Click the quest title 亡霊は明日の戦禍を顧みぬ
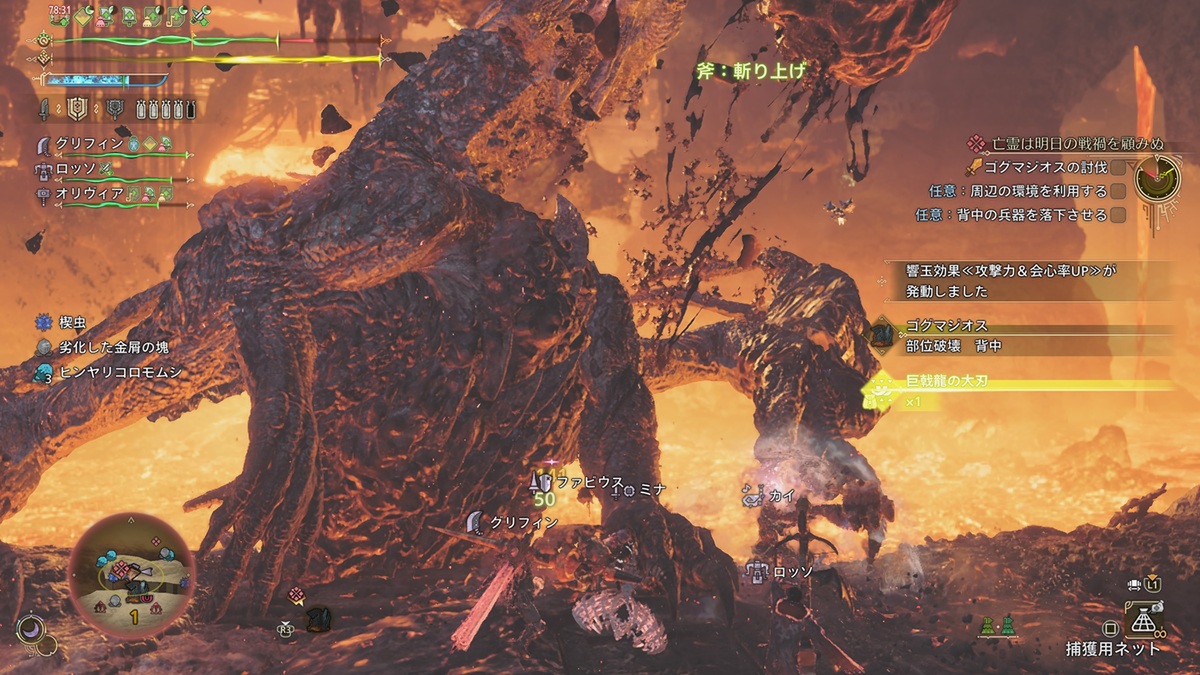The image size is (1200, 675). click(1060, 145)
